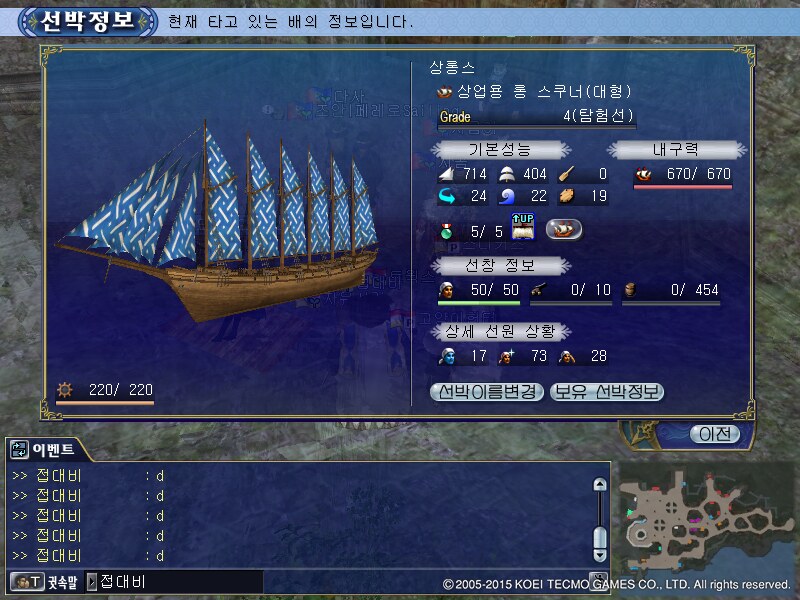The width and height of the screenshot is (800, 600).
Task: Click the 선박이름변경 rename ship button
Action: point(488,392)
